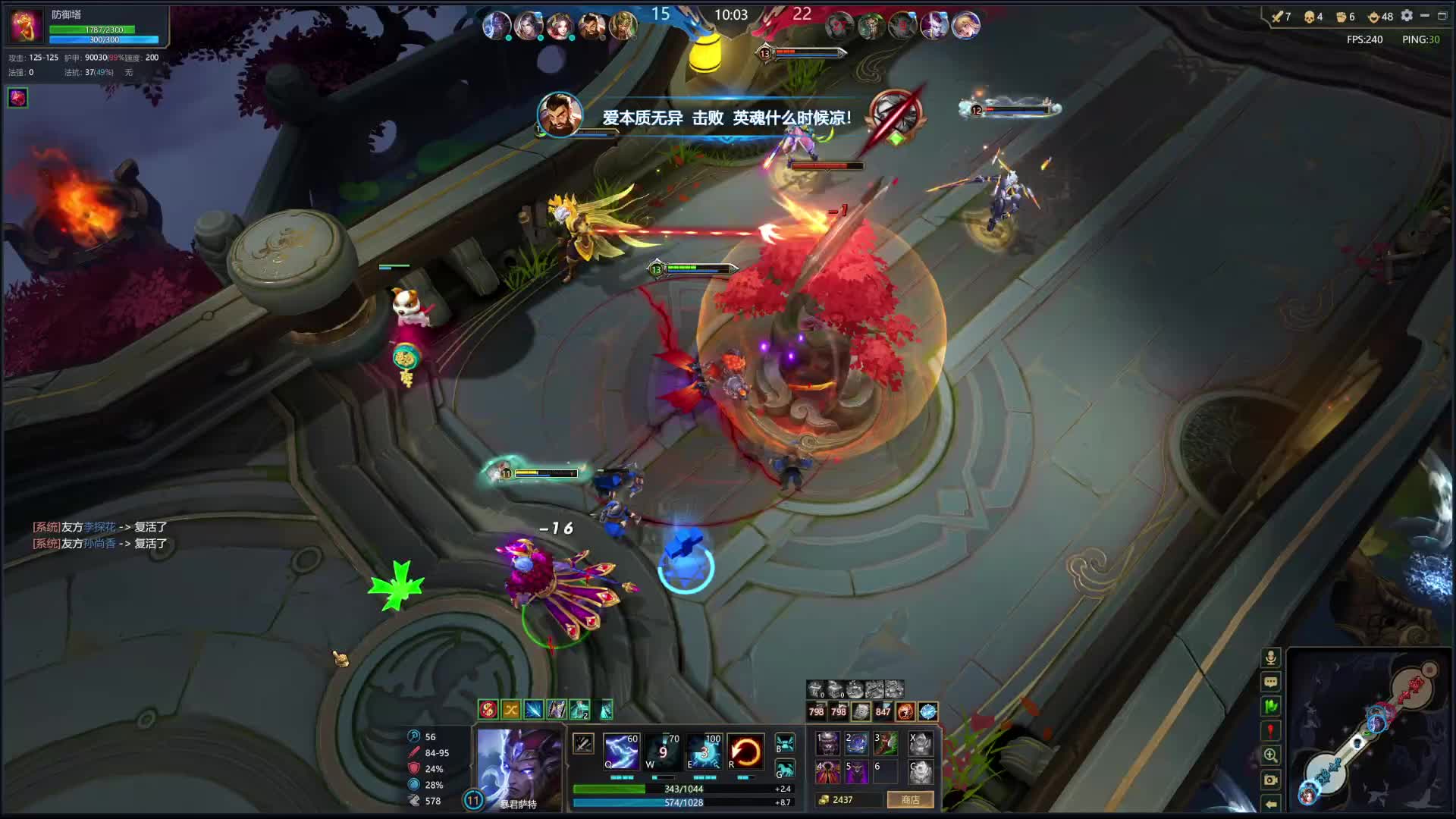Open the settings gear icon
Screen dimensions: 1456x819
[x=1407, y=16]
